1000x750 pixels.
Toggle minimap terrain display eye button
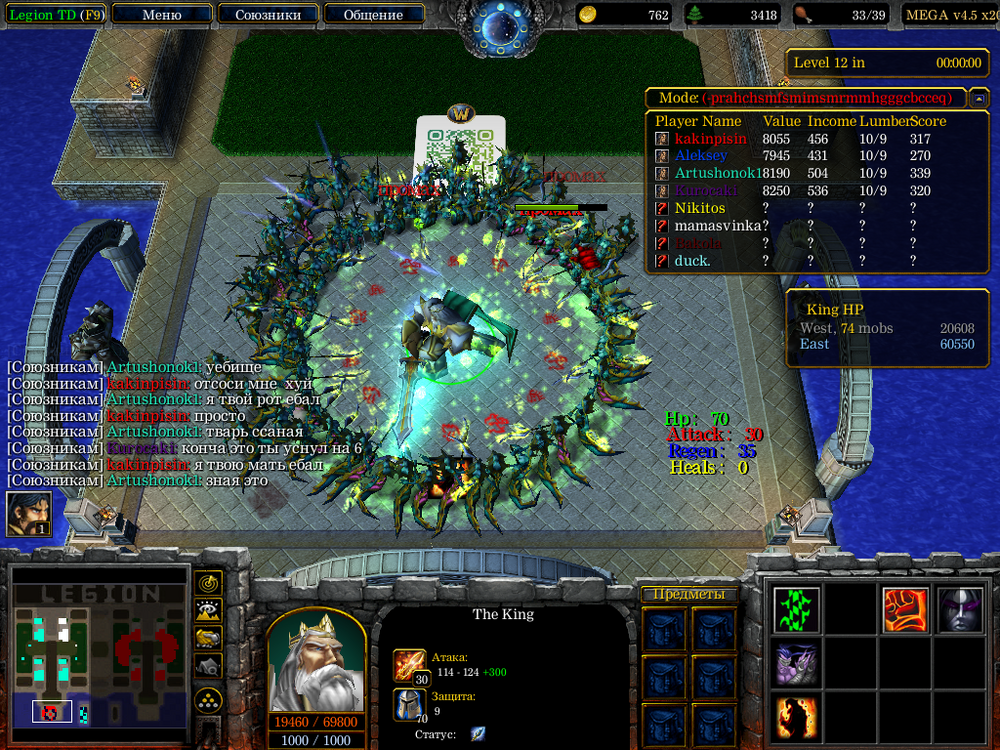(x=208, y=611)
